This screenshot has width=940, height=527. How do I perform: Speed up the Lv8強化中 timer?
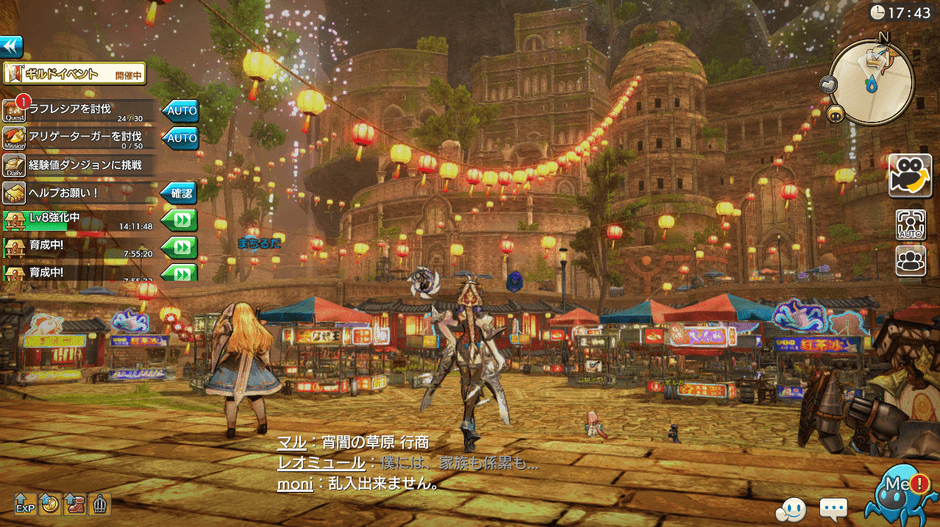tap(180, 220)
